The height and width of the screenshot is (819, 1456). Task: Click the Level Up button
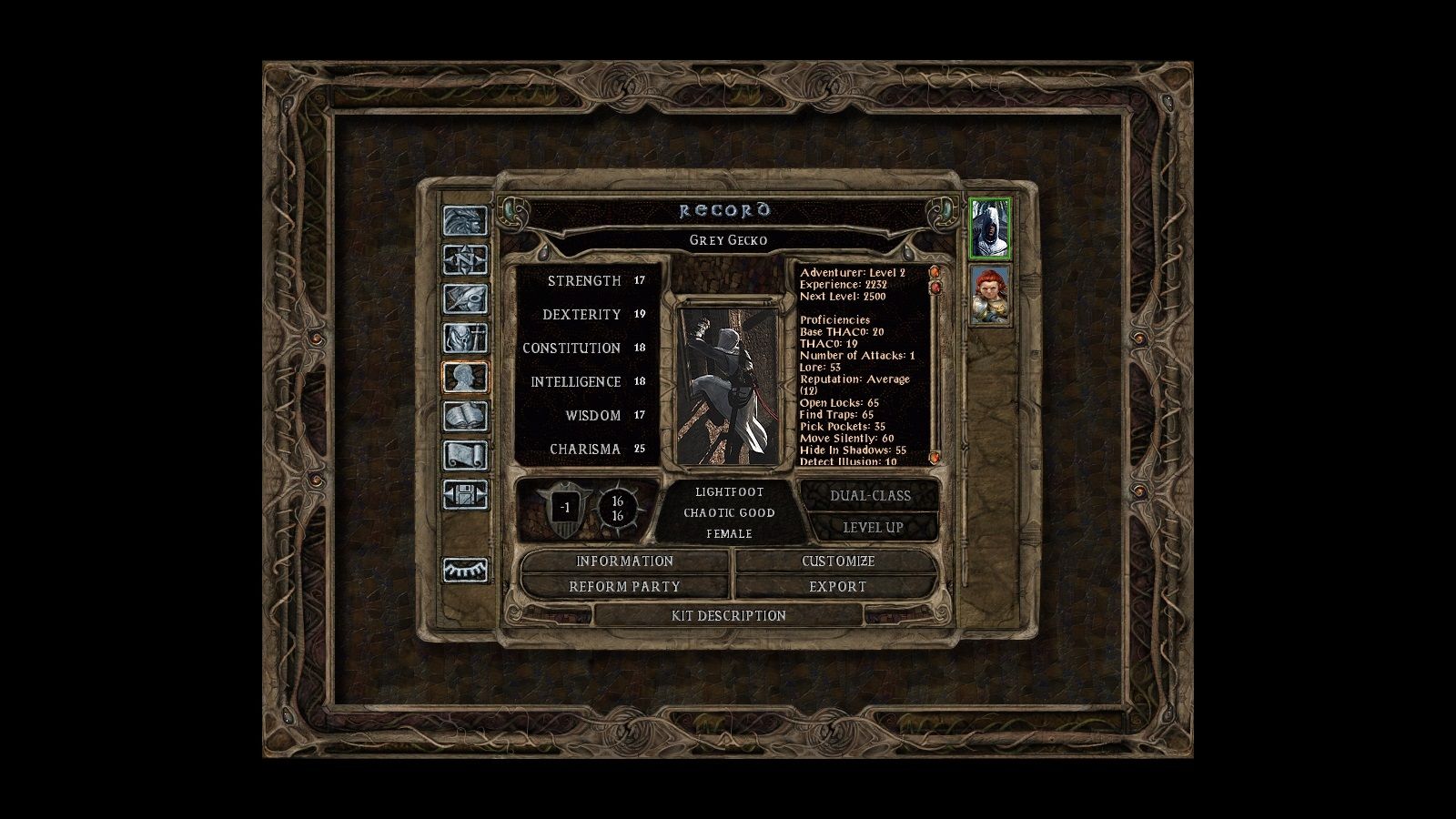click(x=872, y=528)
